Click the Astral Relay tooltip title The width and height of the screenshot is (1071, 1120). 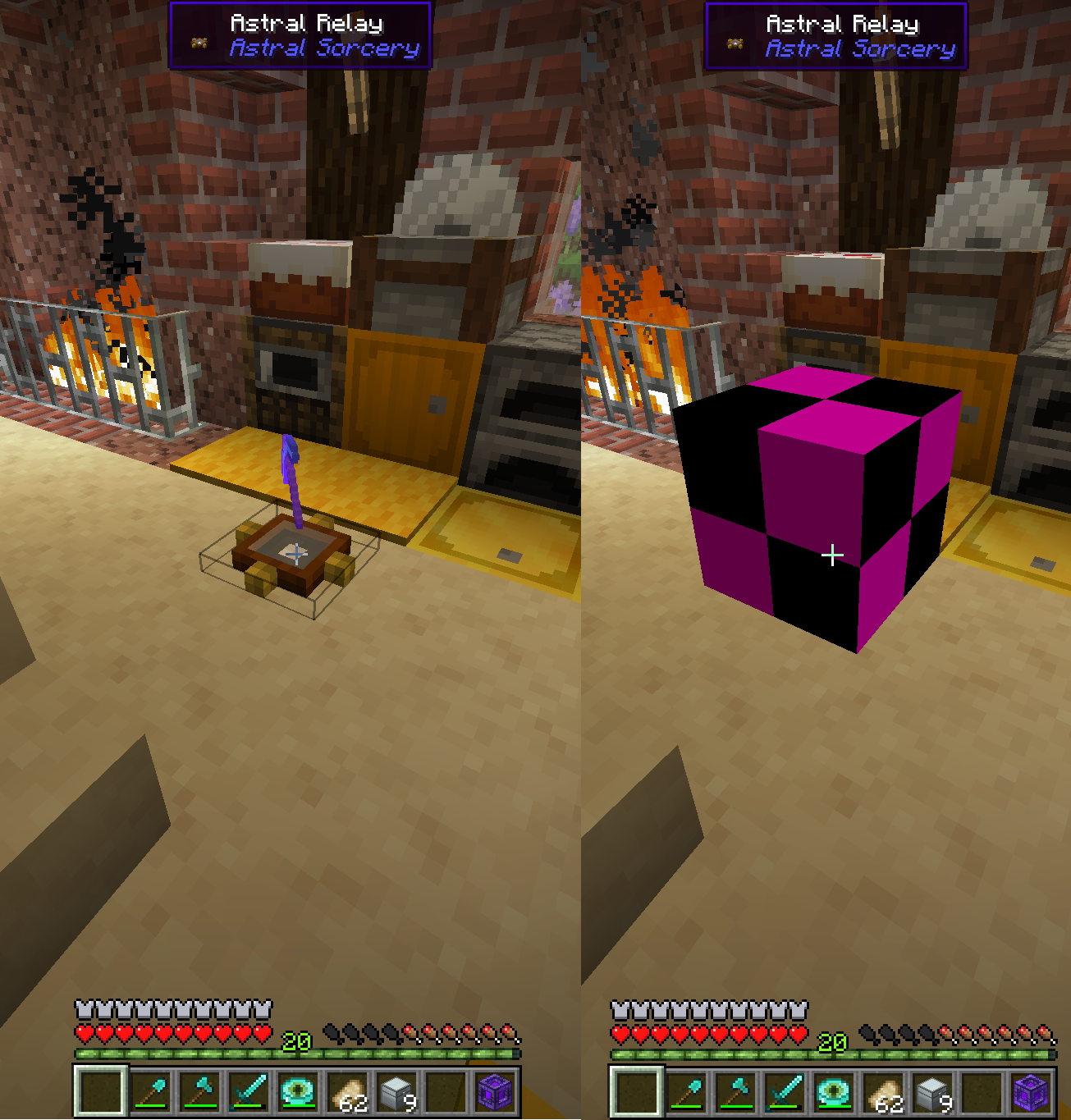click(x=306, y=23)
